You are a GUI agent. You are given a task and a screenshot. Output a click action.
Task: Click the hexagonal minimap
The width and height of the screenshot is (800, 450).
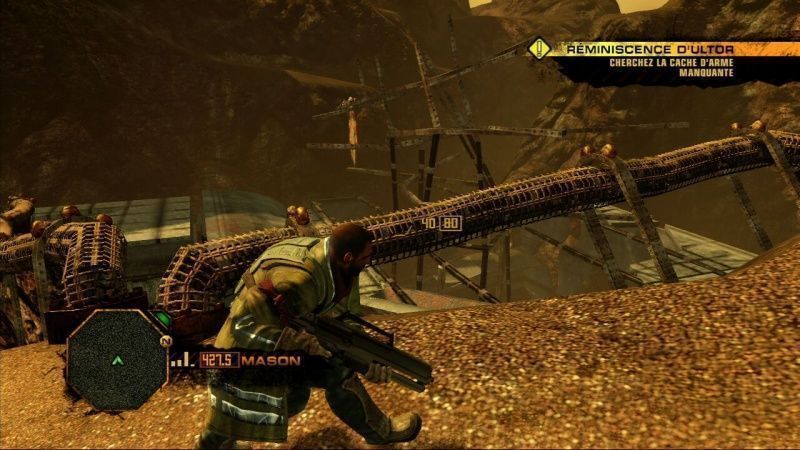point(117,358)
